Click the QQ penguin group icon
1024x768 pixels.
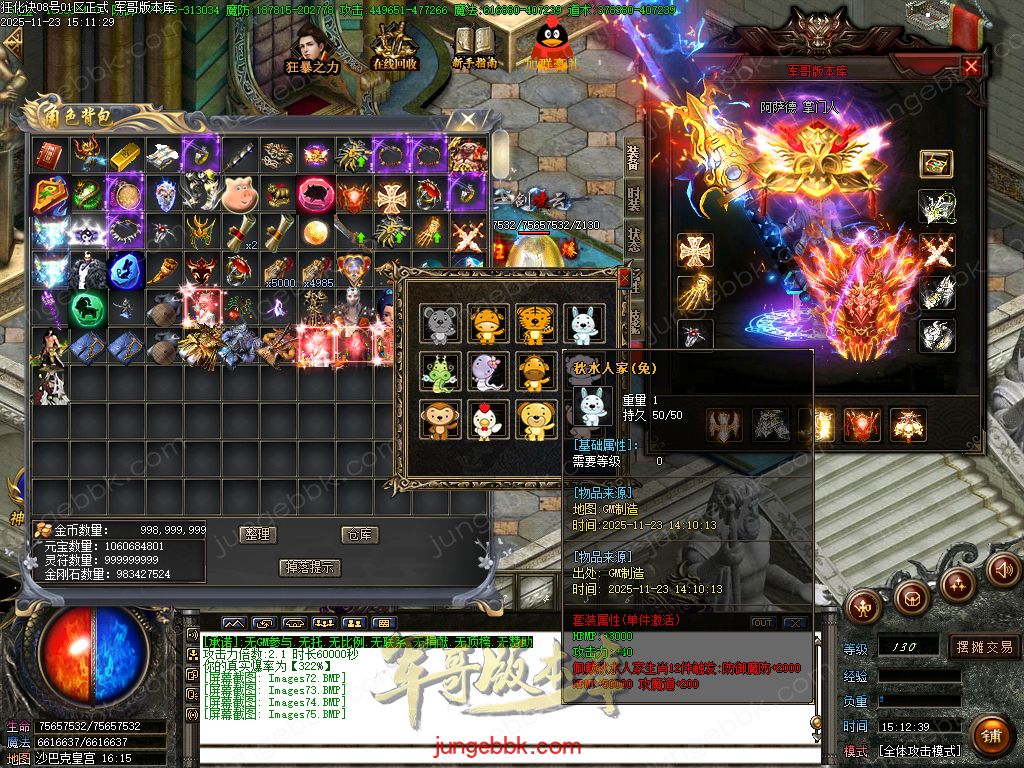552,45
